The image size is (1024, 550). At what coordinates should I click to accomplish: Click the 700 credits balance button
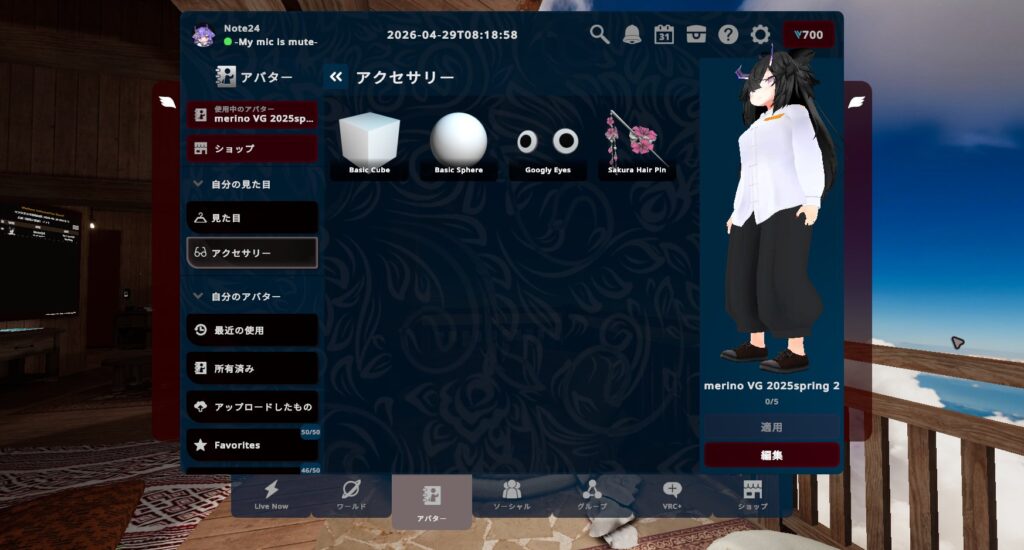click(808, 35)
